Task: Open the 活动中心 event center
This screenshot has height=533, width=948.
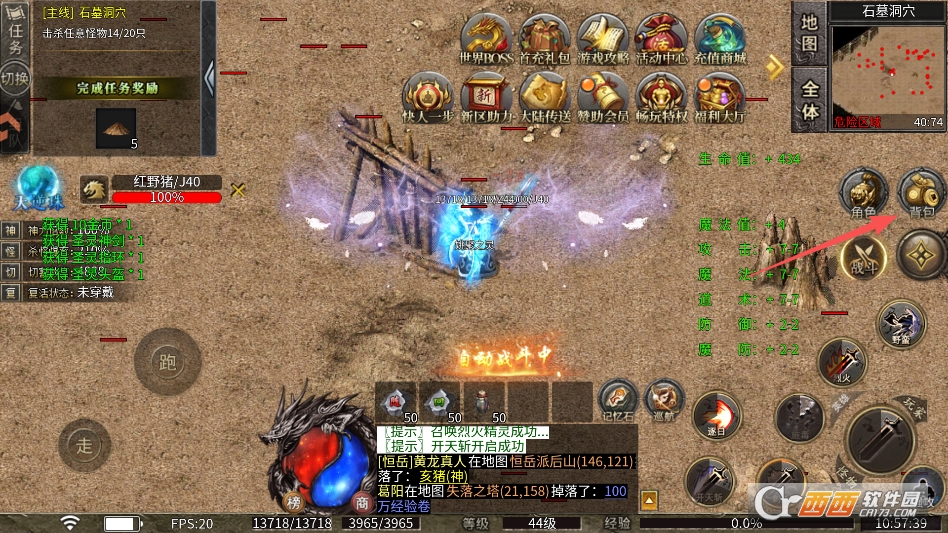Action: 662,39
